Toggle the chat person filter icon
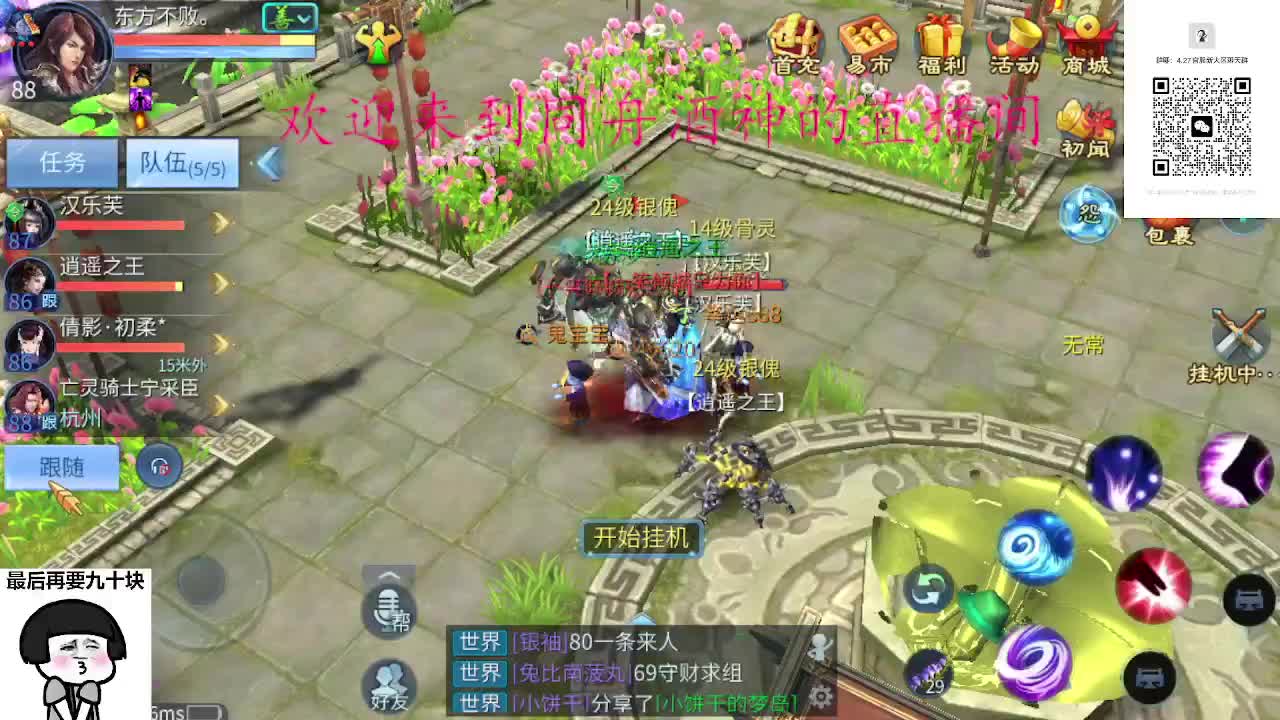 [x=822, y=645]
